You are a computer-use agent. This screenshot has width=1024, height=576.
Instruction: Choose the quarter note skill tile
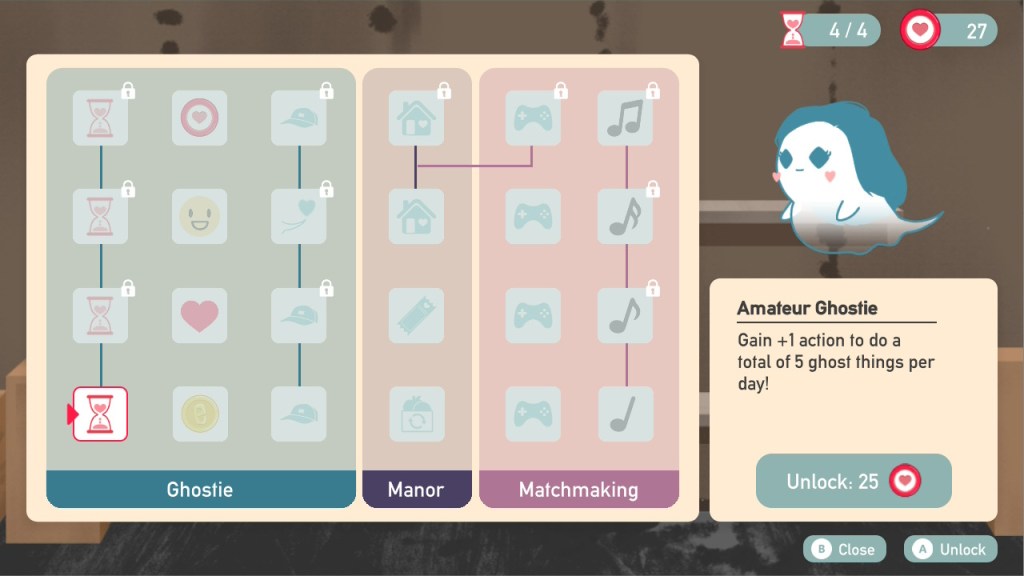(x=626, y=414)
